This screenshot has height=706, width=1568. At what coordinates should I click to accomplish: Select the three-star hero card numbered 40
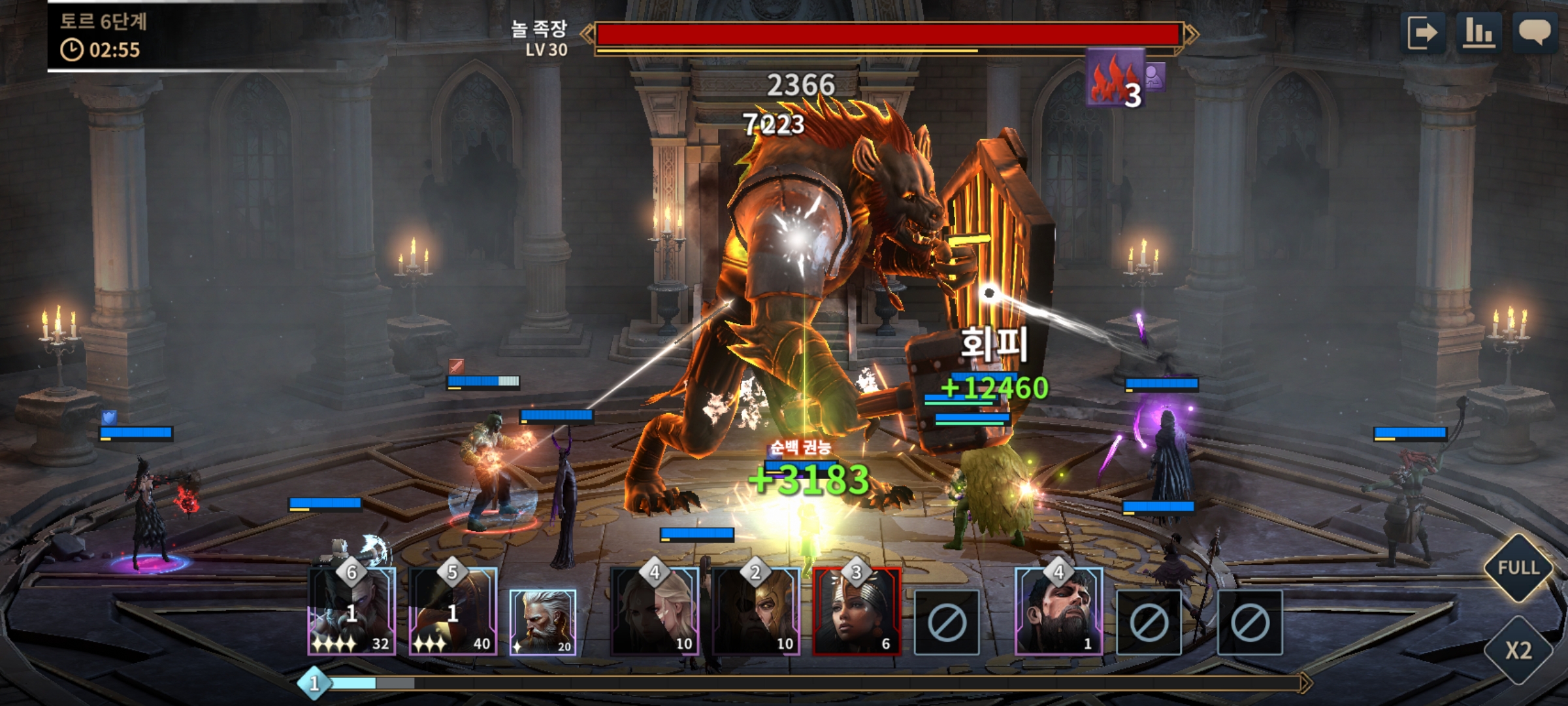(453, 612)
